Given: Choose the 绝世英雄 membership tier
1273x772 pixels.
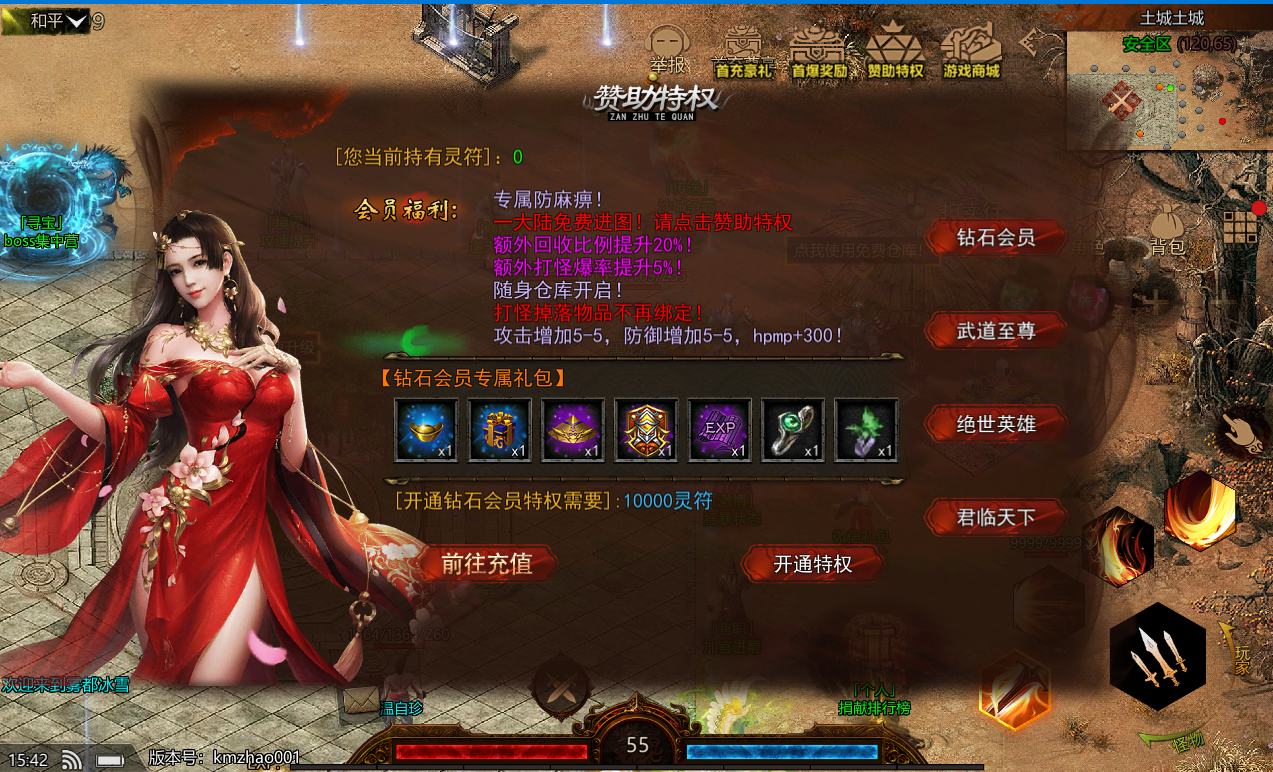Looking at the screenshot, I should (995, 424).
